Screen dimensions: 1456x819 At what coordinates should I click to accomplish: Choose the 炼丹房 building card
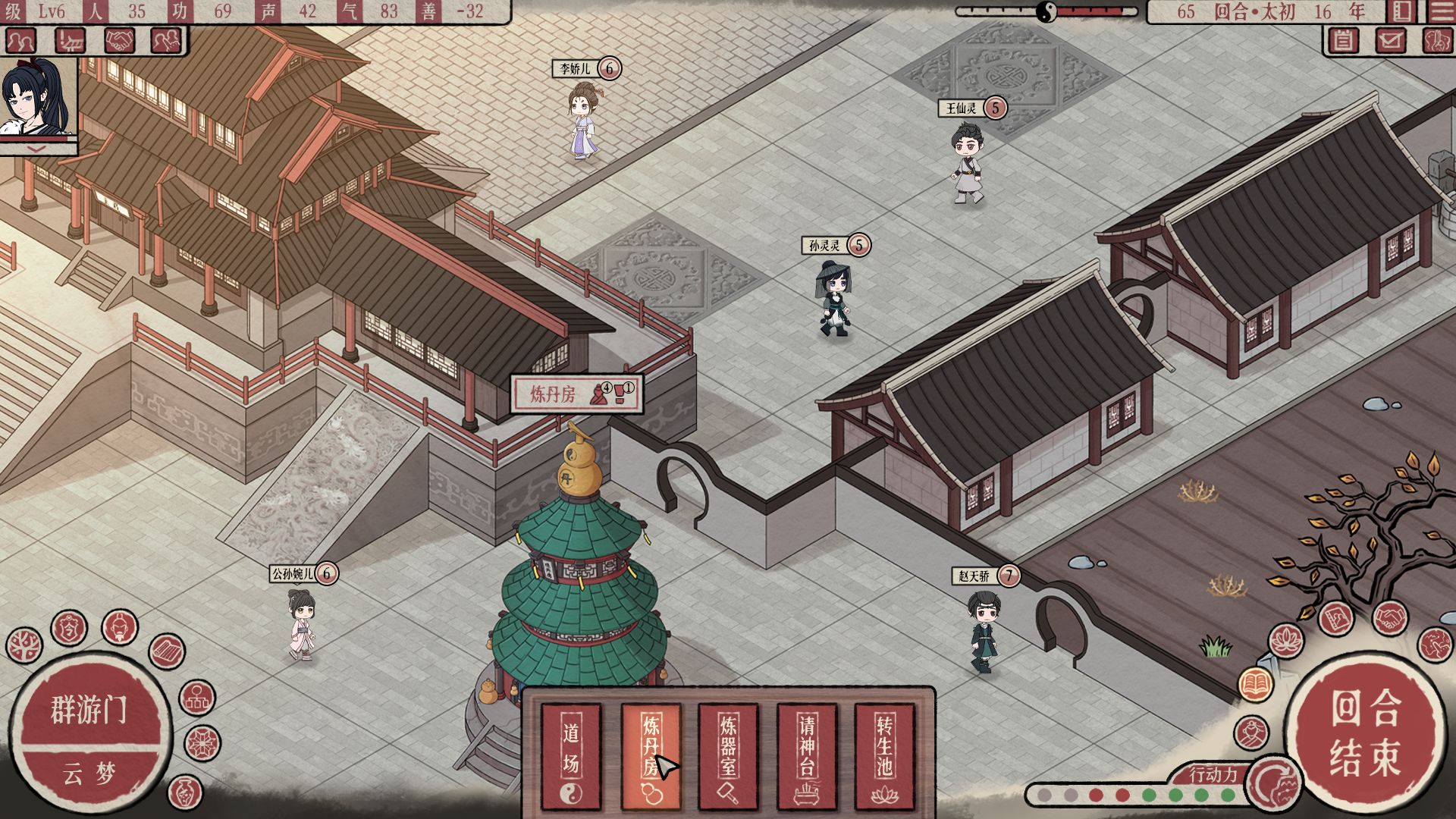(x=651, y=755)
